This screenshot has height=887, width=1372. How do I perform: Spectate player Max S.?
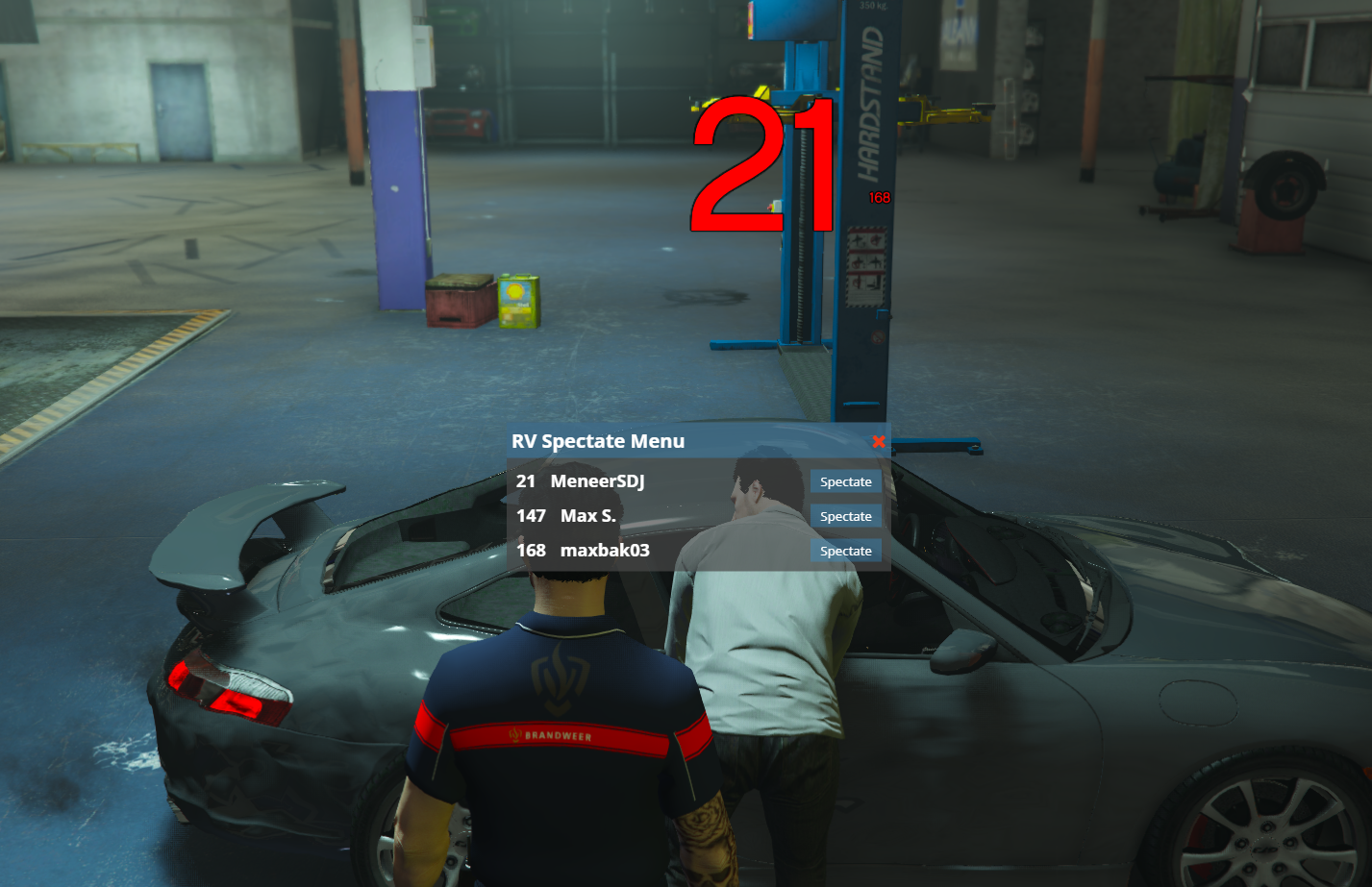[845, 516]
